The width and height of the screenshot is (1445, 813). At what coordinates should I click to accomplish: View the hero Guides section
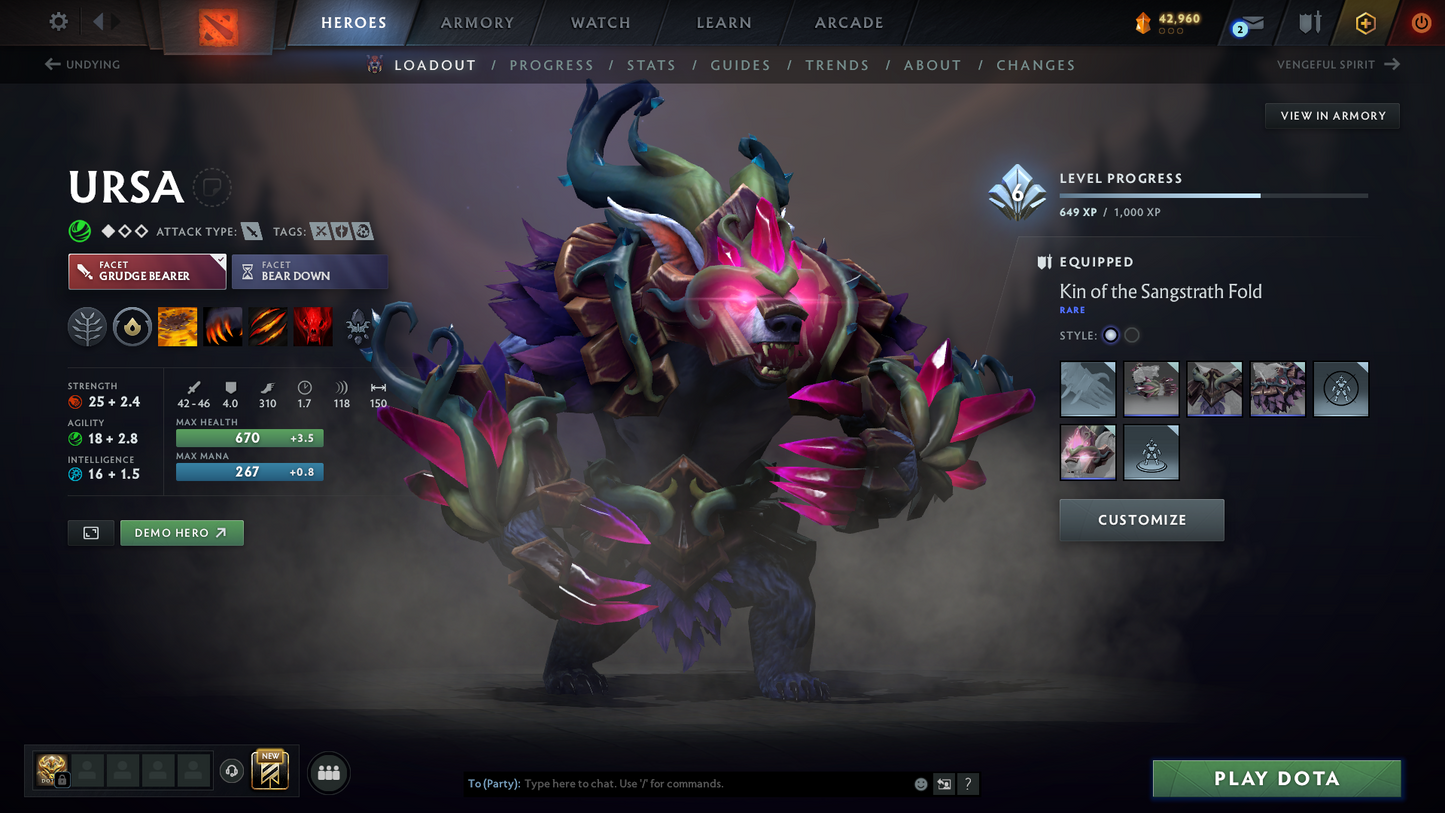pyautogui.click(x=740, y=65)
